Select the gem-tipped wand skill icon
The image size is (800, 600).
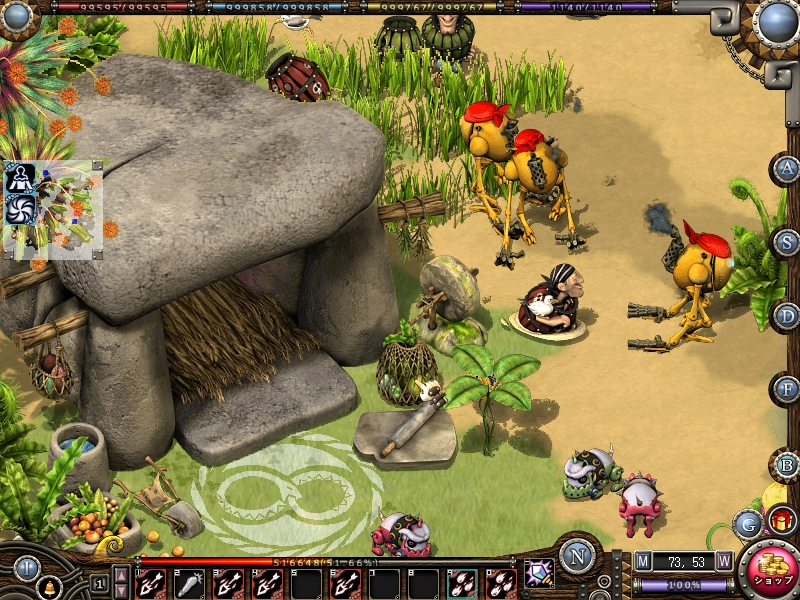pyautogui.click(x=539, y=573)
